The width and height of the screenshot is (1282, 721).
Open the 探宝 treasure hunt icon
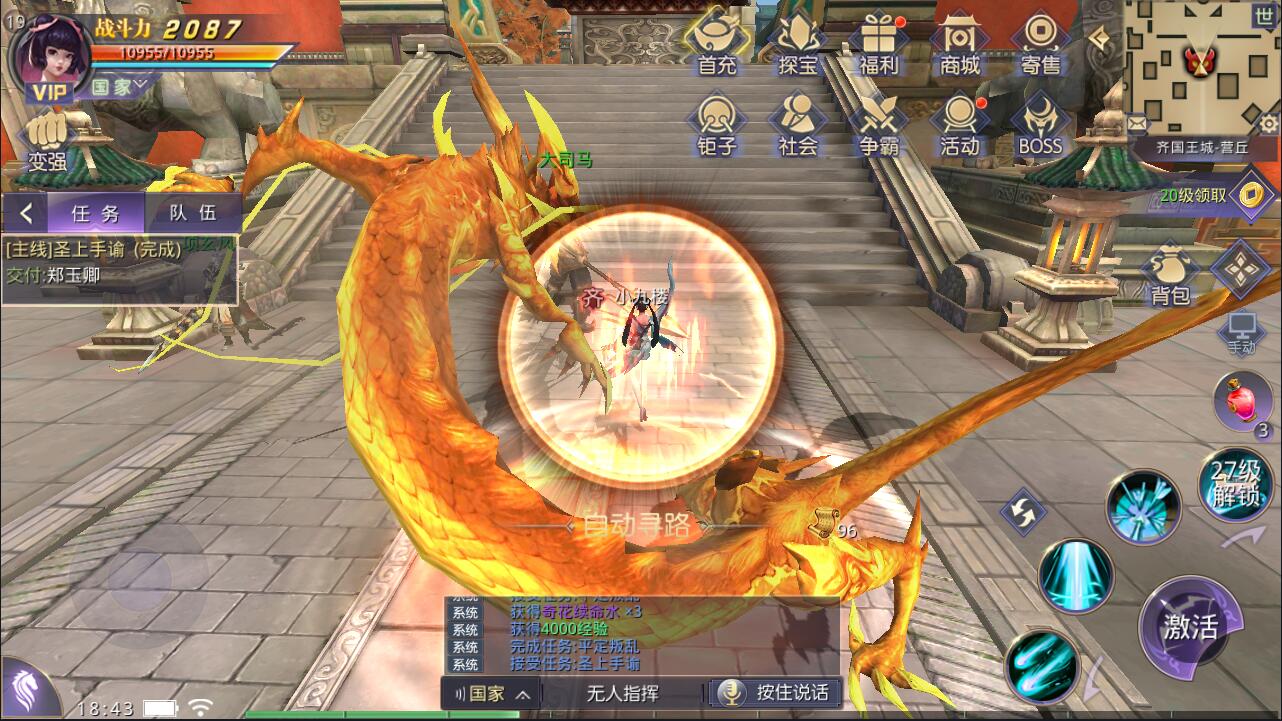[797, 45]
